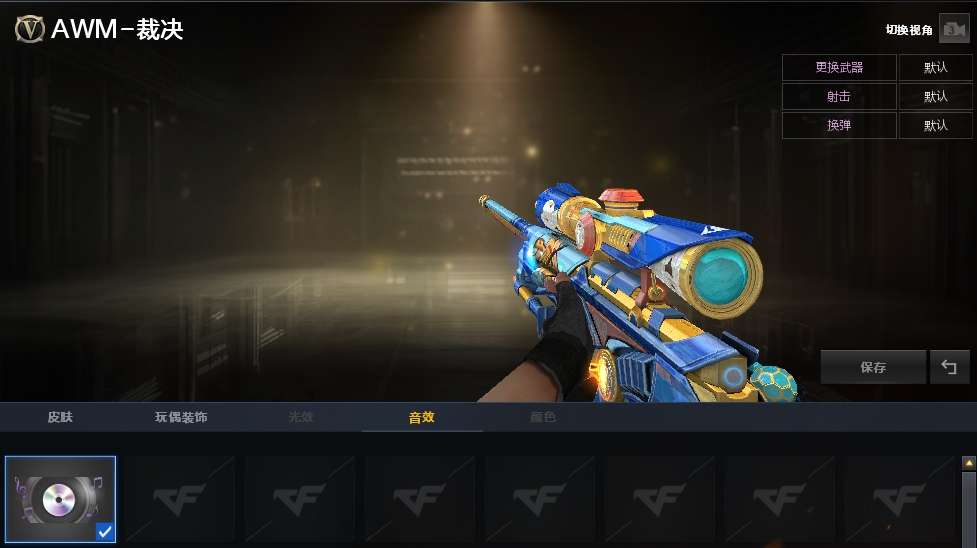Save the weapon setup with 保存
Image resolution: width=977 pixels, height=548 pixels.
pos(873,367)
